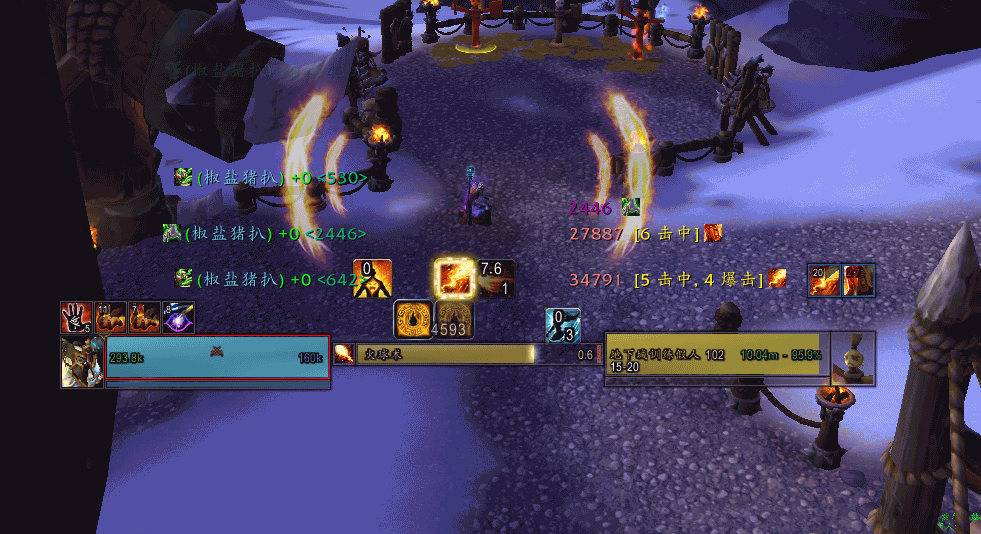Select the buff icon showing 11 stacks
The image size is (981, 534).
[111, 317]
